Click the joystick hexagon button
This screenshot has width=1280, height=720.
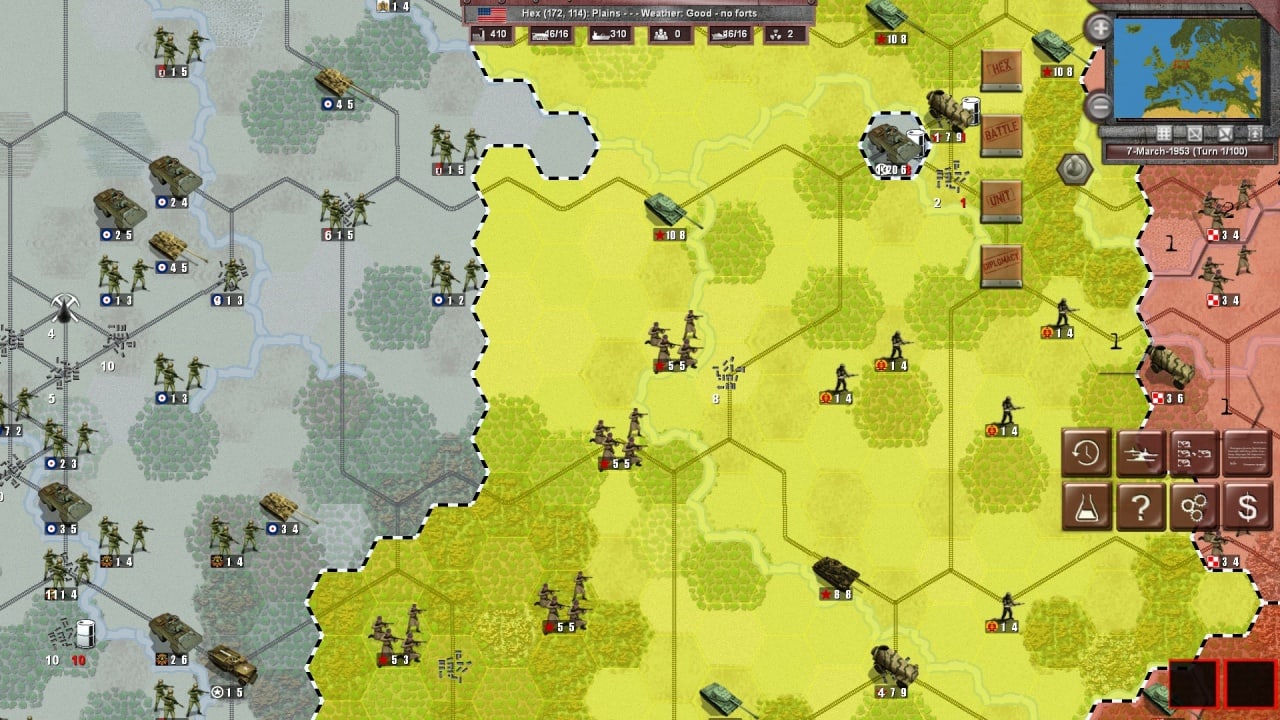(1074, 169)
